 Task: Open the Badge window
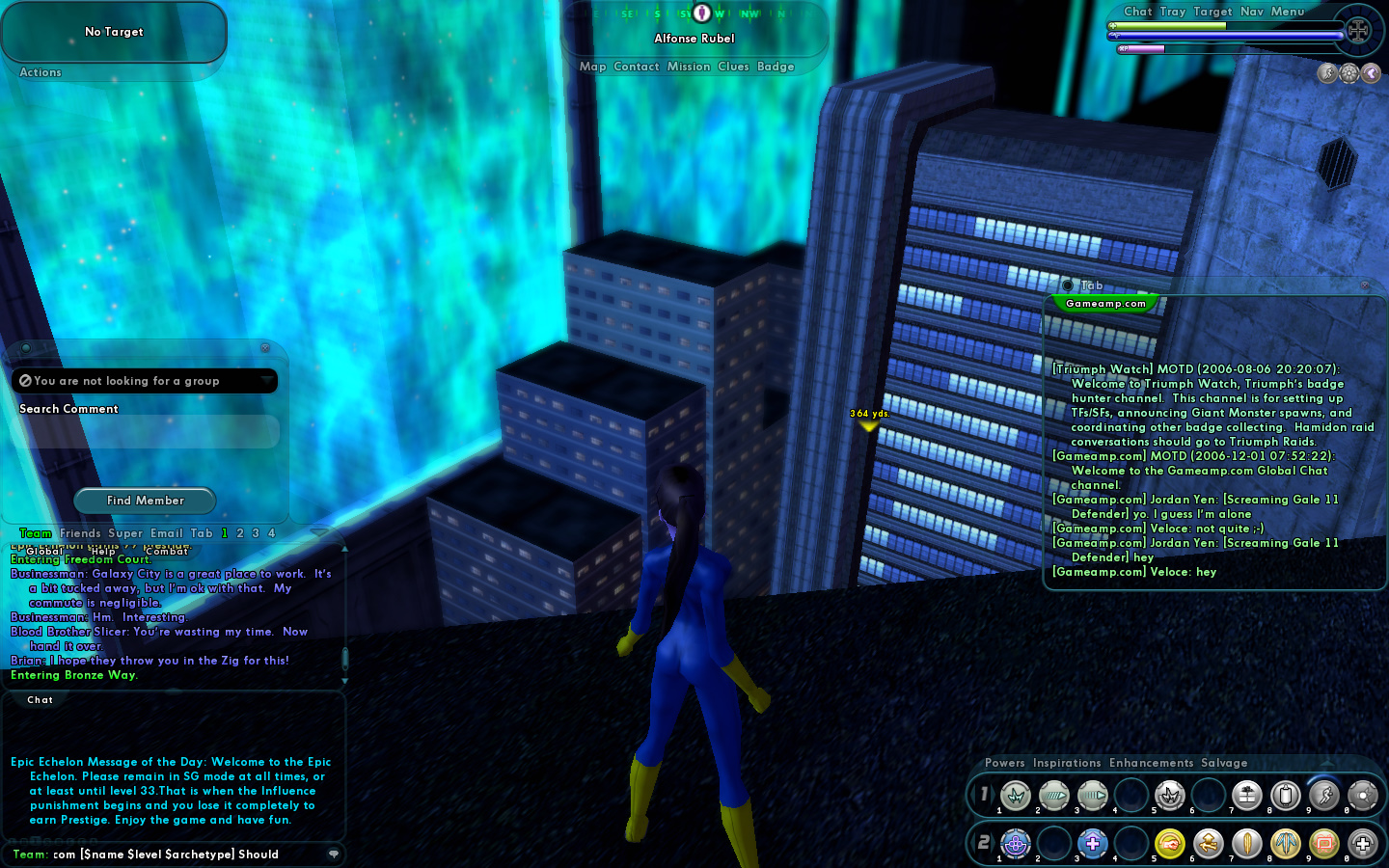click(776, 67)
